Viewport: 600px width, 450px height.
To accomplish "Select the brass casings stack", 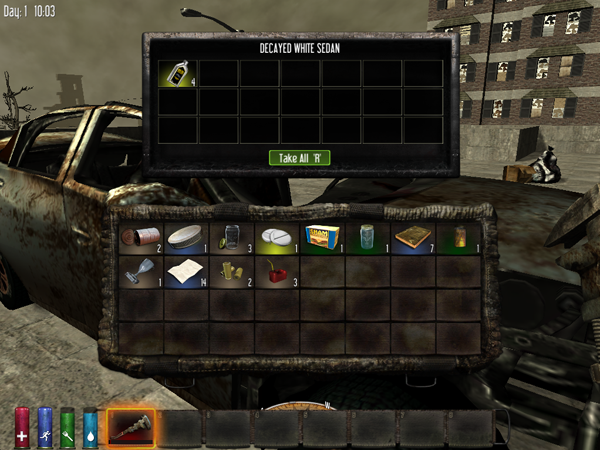I will 231,271.
